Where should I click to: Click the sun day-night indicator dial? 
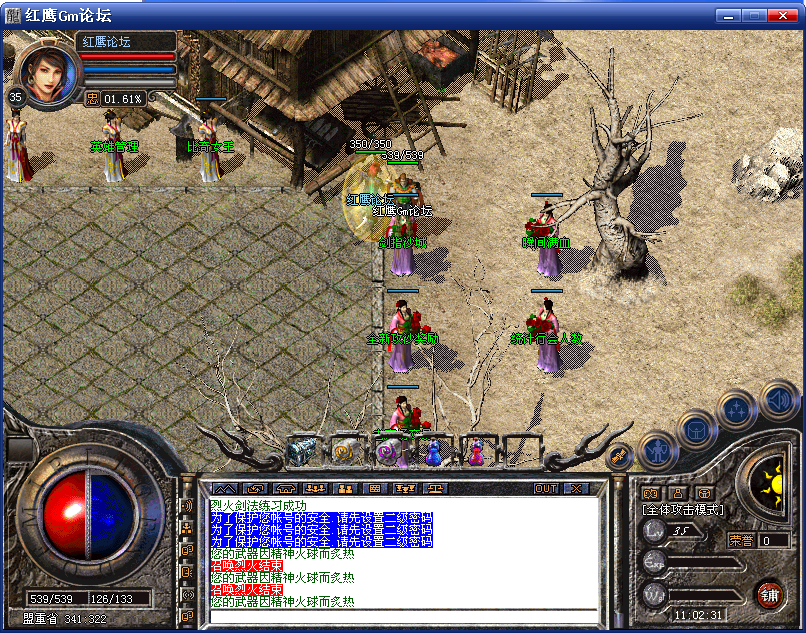pyautogui.click(x=769, y=485)
